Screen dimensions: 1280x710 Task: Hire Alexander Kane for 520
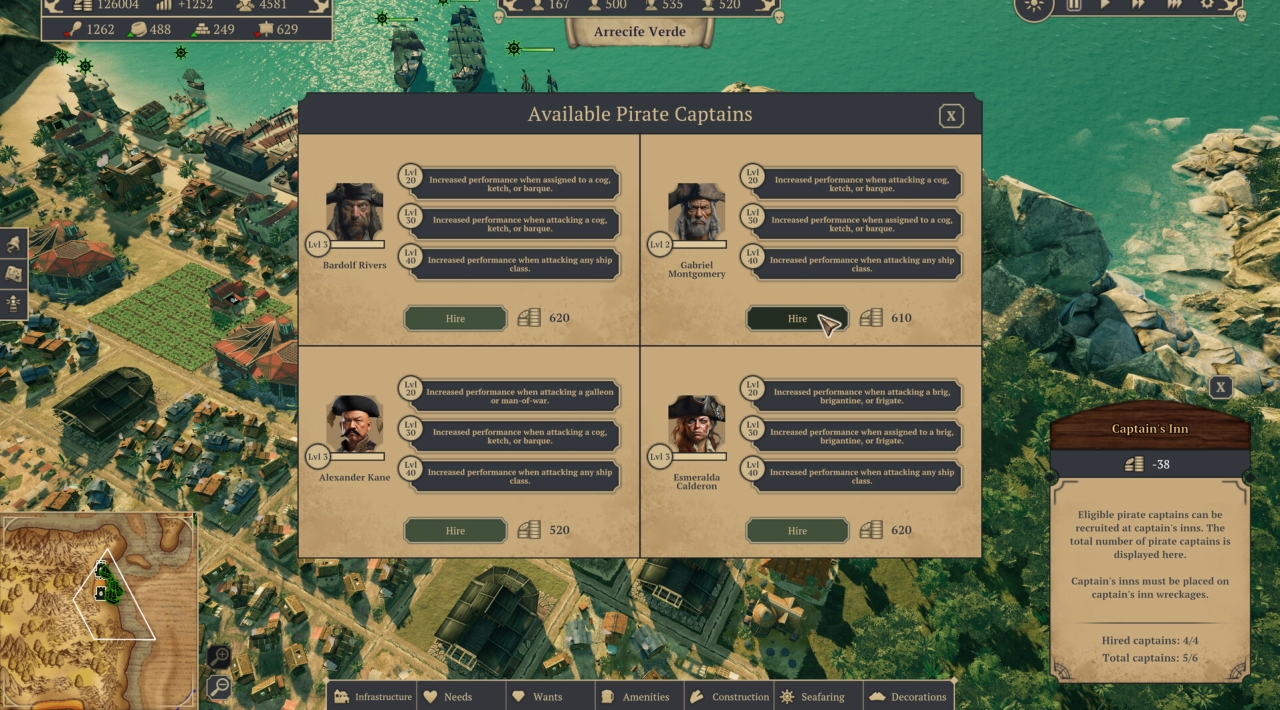coord(455,530)
